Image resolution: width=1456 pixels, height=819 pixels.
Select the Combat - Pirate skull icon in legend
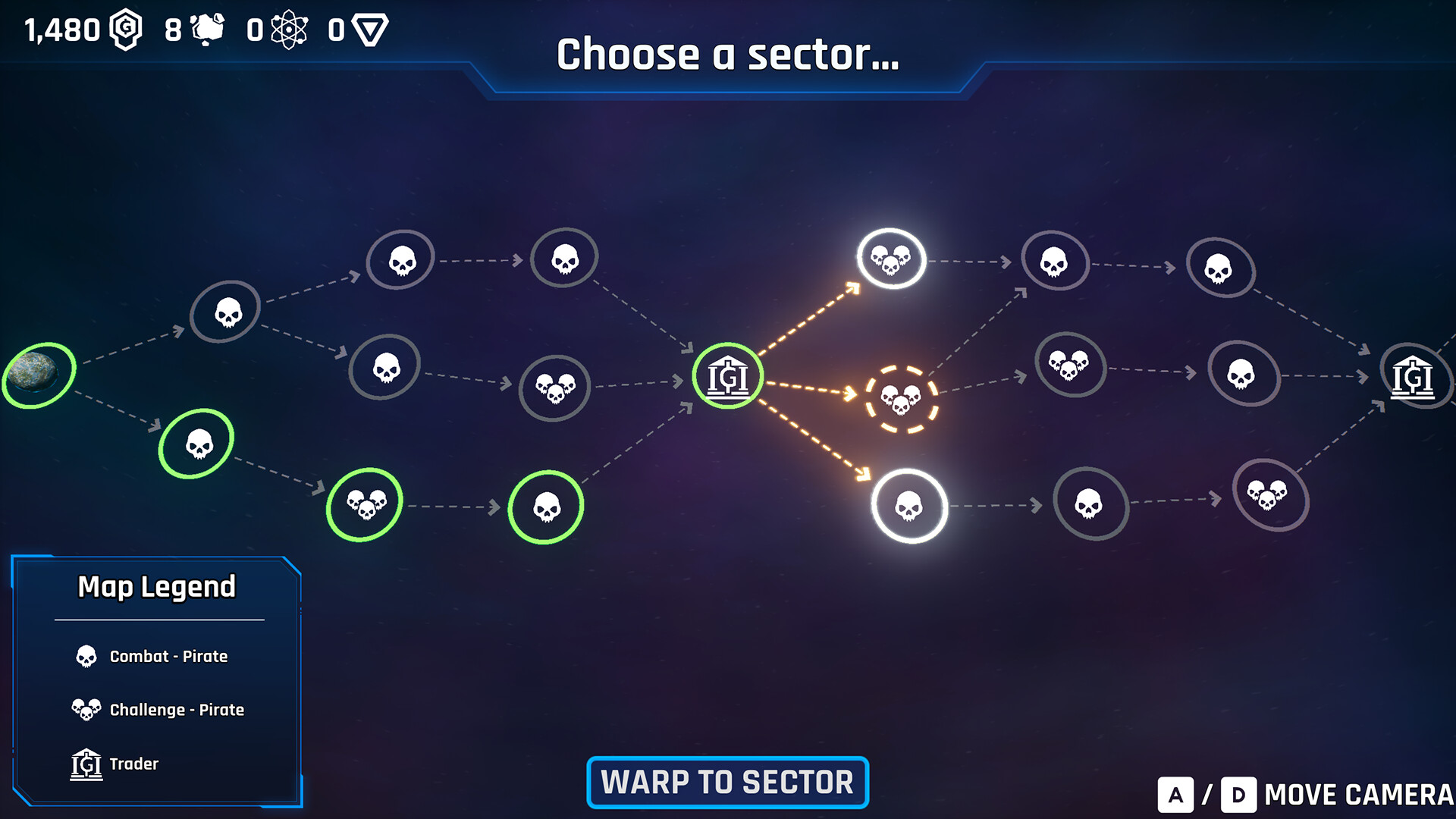[x=86, y=656]
